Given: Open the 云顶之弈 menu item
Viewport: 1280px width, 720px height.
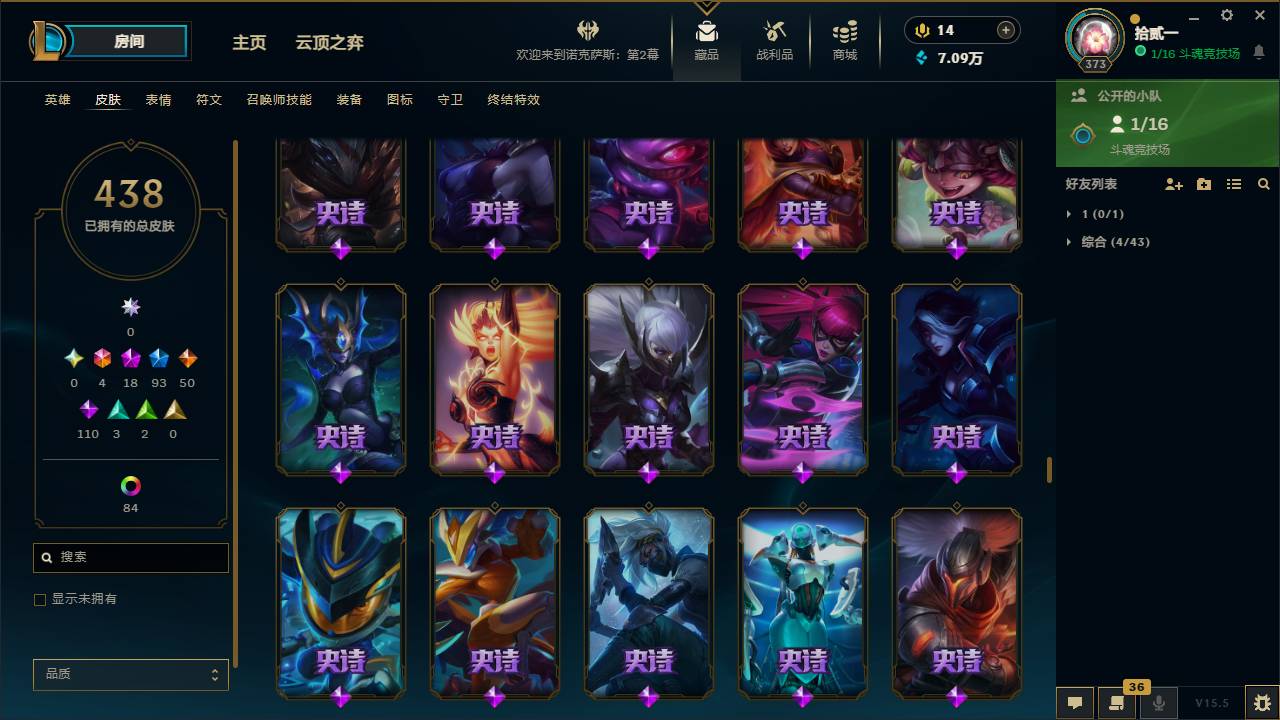Looking at the screenshot, I should 330,43.
